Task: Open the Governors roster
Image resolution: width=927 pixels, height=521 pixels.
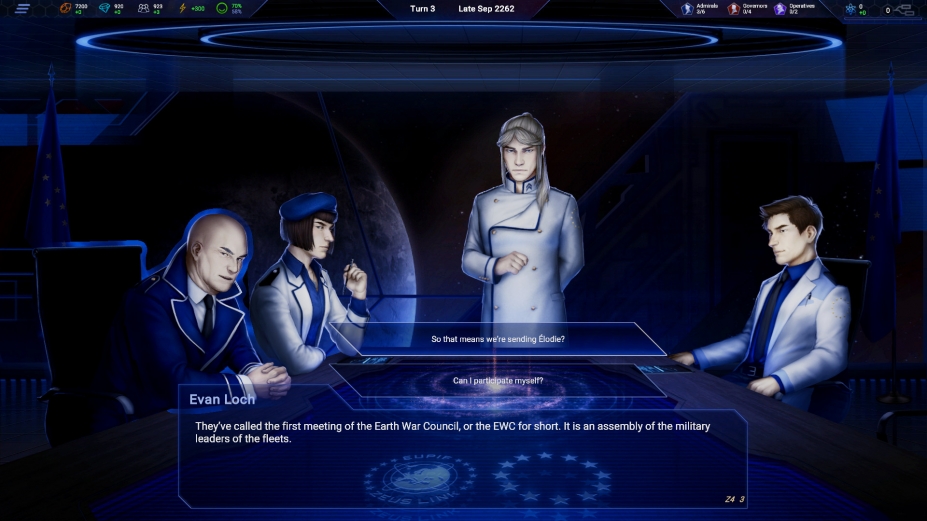Action: (733, 9)
